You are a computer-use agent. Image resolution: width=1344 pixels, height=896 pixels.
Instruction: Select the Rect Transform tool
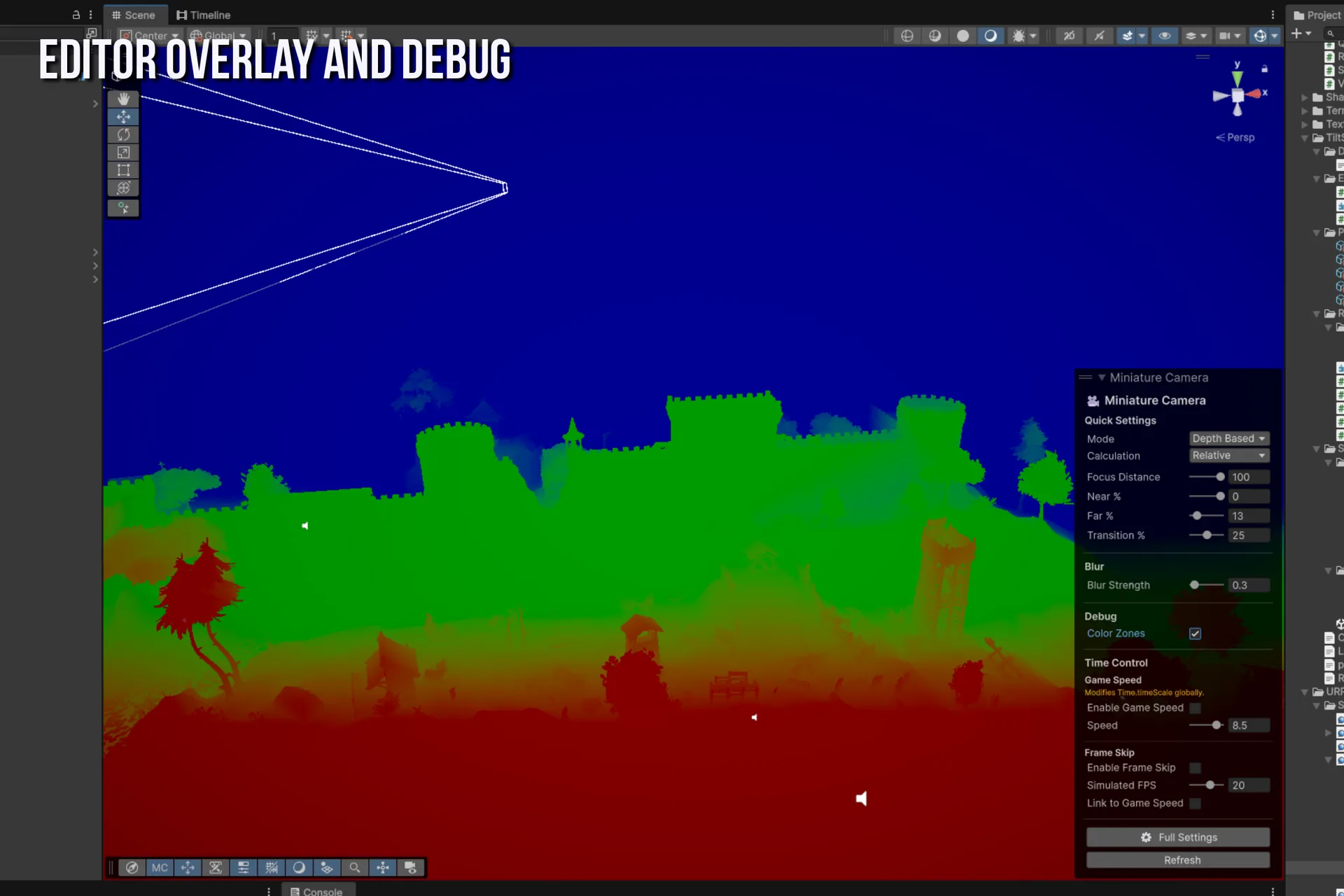click(x=123, y=169)
